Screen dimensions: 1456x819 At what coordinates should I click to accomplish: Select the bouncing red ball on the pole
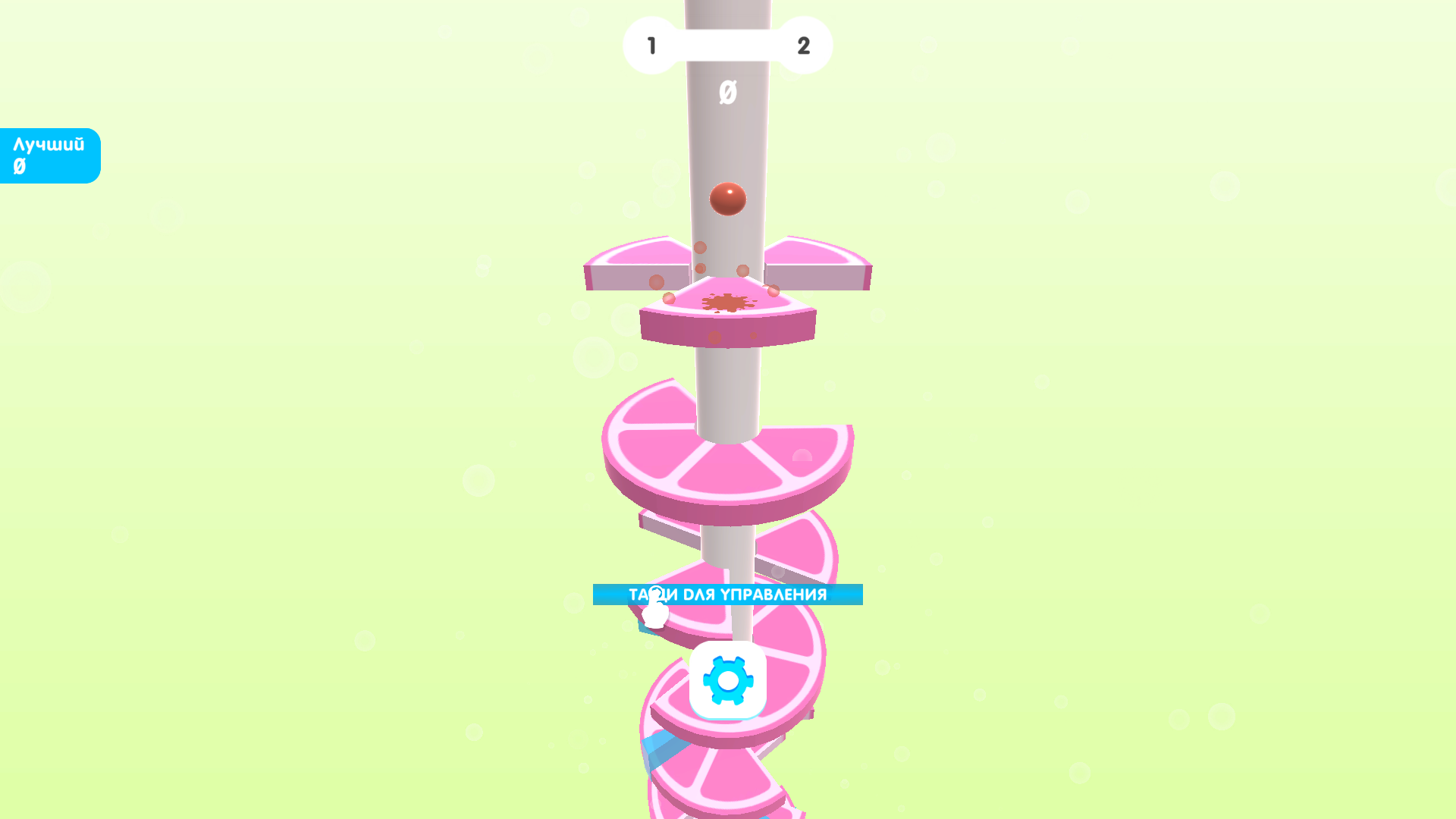coord(728,200)
